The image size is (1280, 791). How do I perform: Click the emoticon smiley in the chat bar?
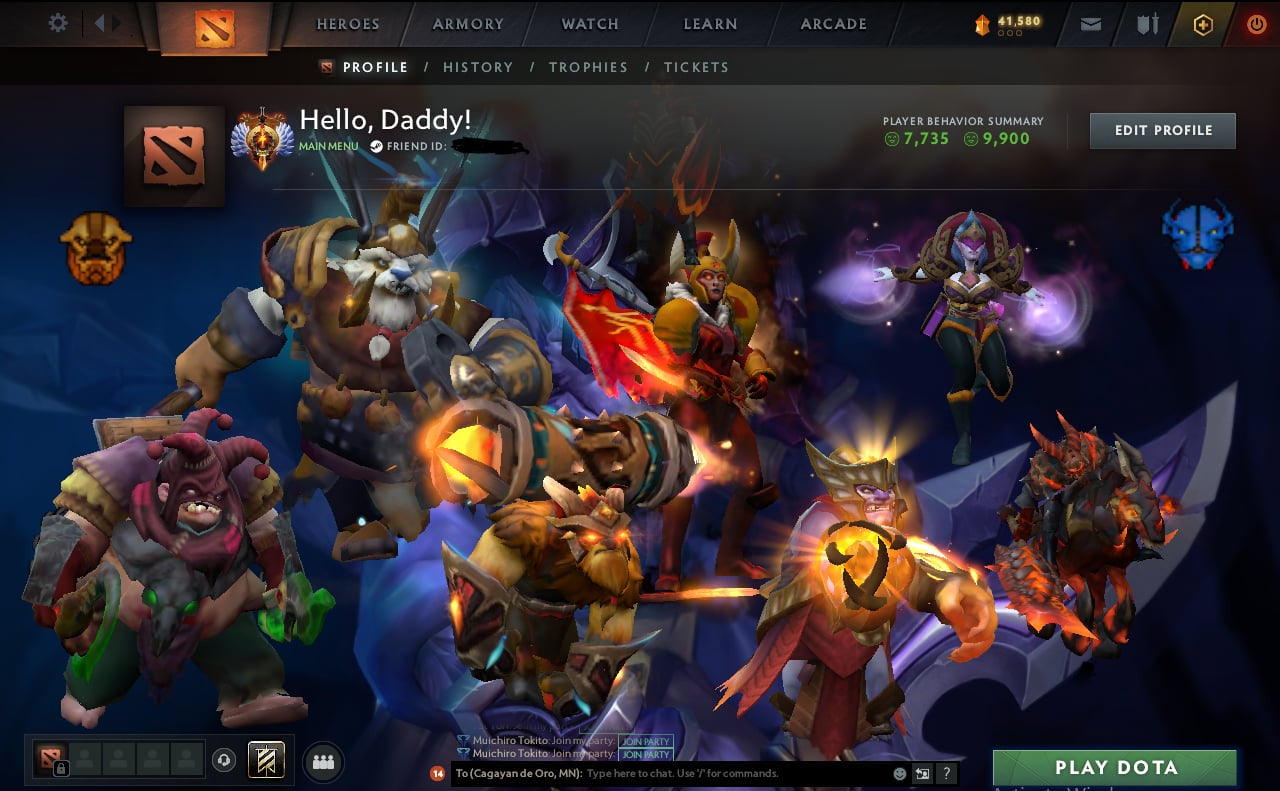coord(897,773)
